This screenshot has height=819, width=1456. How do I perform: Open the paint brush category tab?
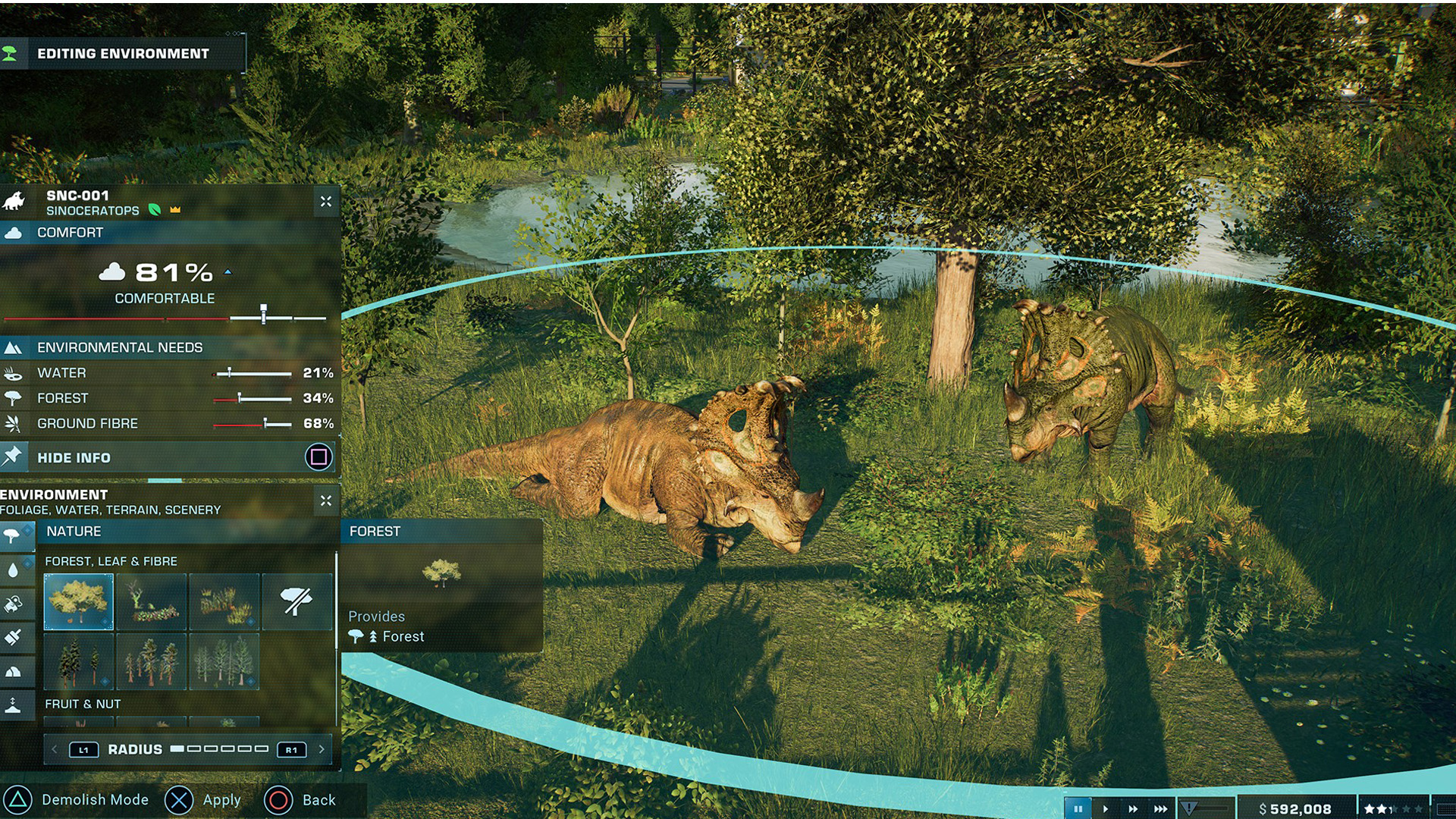[x=14, y=637]
